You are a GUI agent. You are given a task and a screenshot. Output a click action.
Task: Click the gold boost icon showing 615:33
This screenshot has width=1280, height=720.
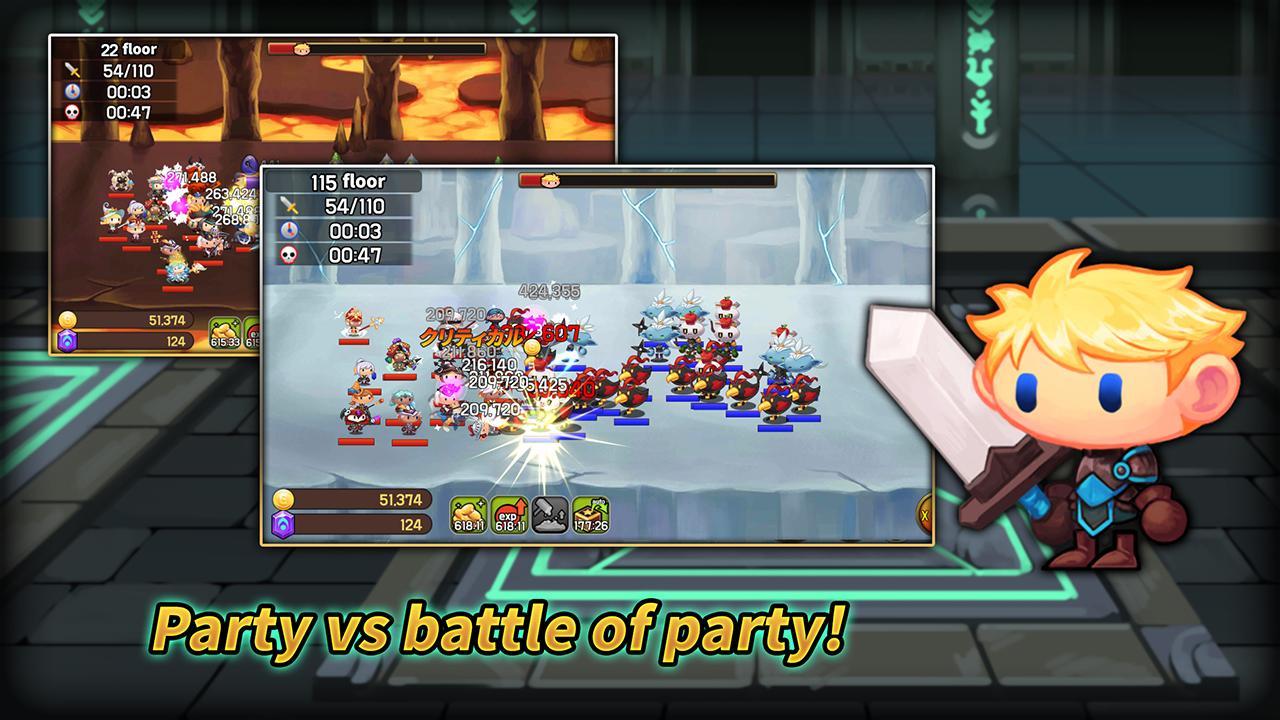[x=226, y=333]
